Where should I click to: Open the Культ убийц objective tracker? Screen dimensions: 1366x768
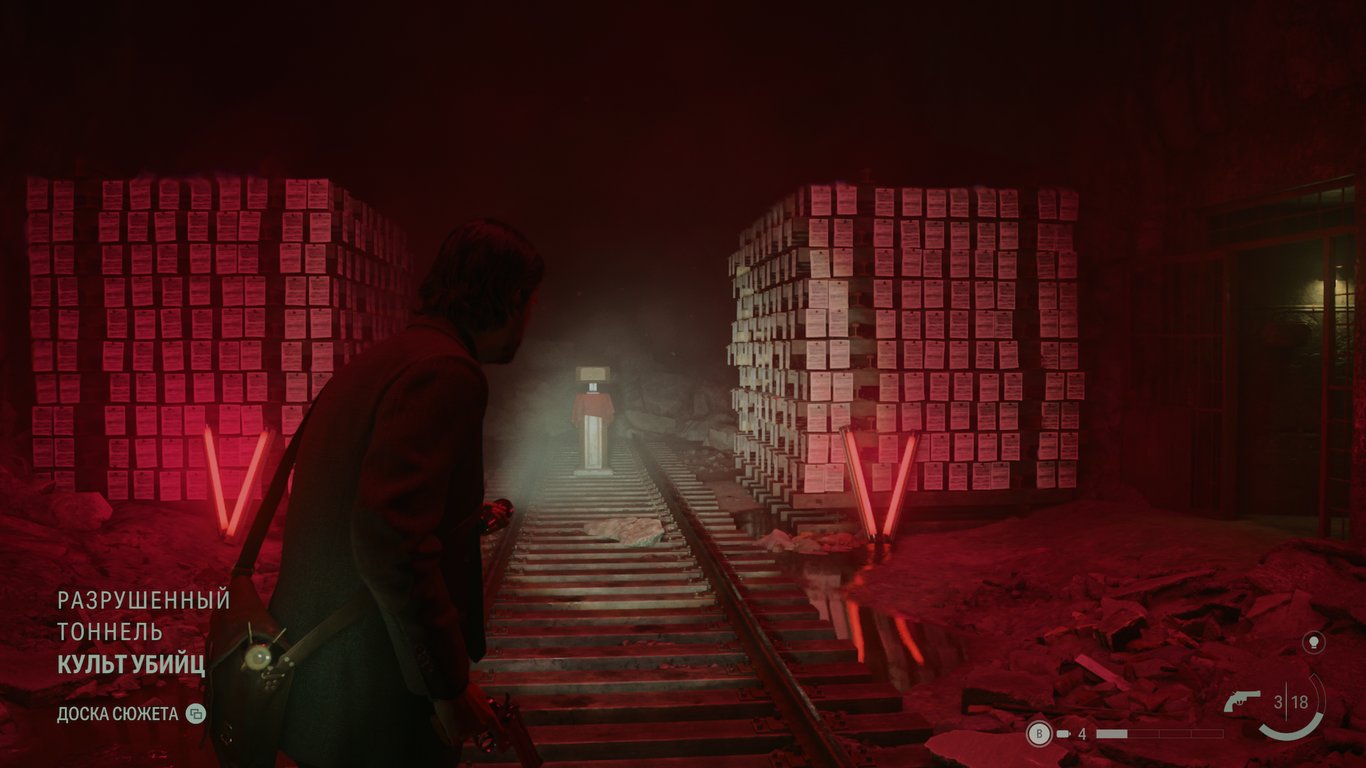pyautogui.click(x=131, y=665)
